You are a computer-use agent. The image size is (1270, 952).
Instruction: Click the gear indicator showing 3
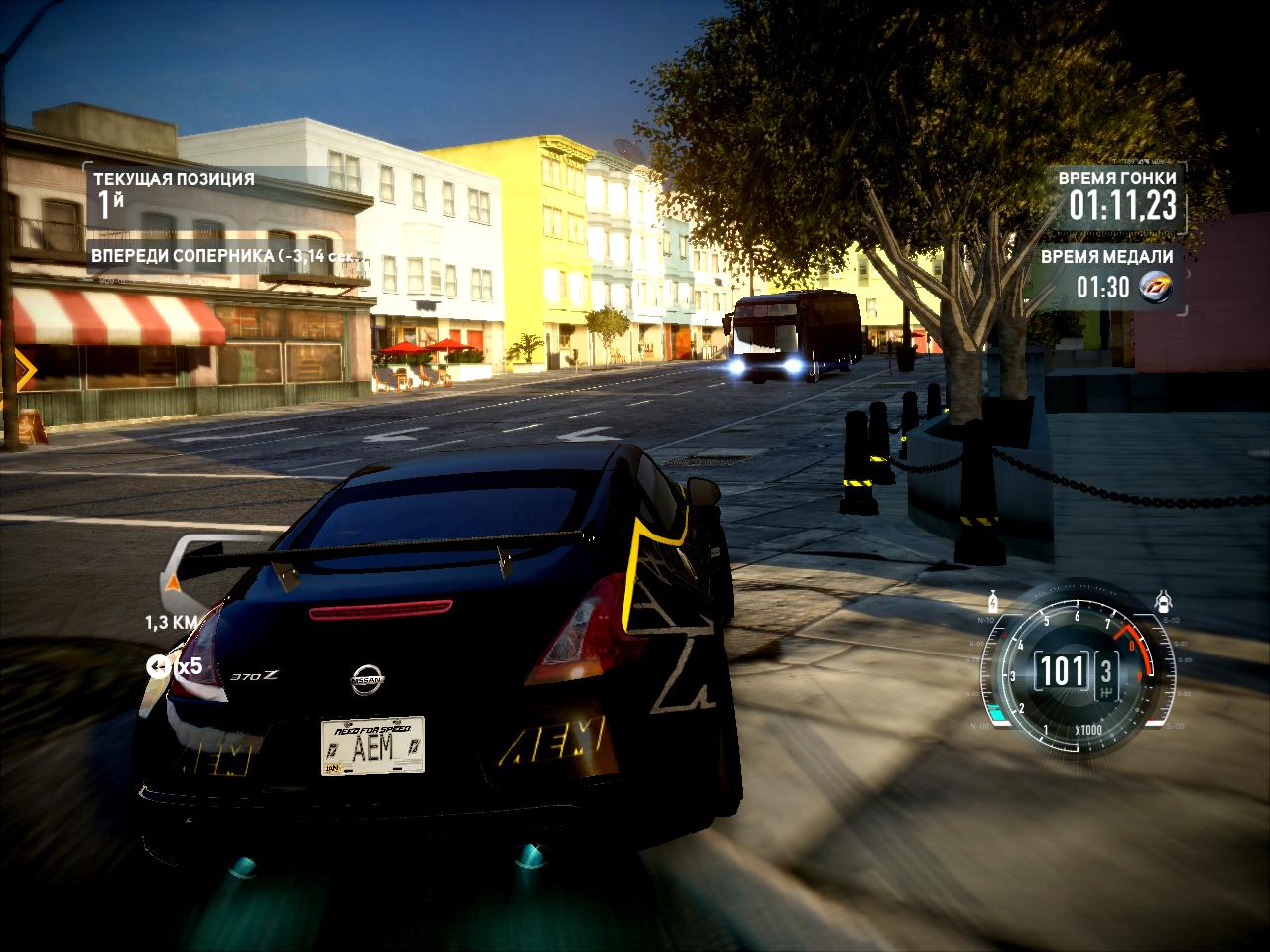1106,672
